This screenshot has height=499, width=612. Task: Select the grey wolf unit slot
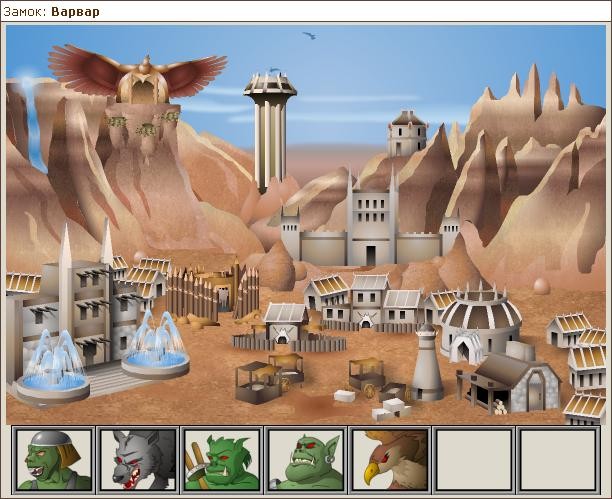[138, 459]
